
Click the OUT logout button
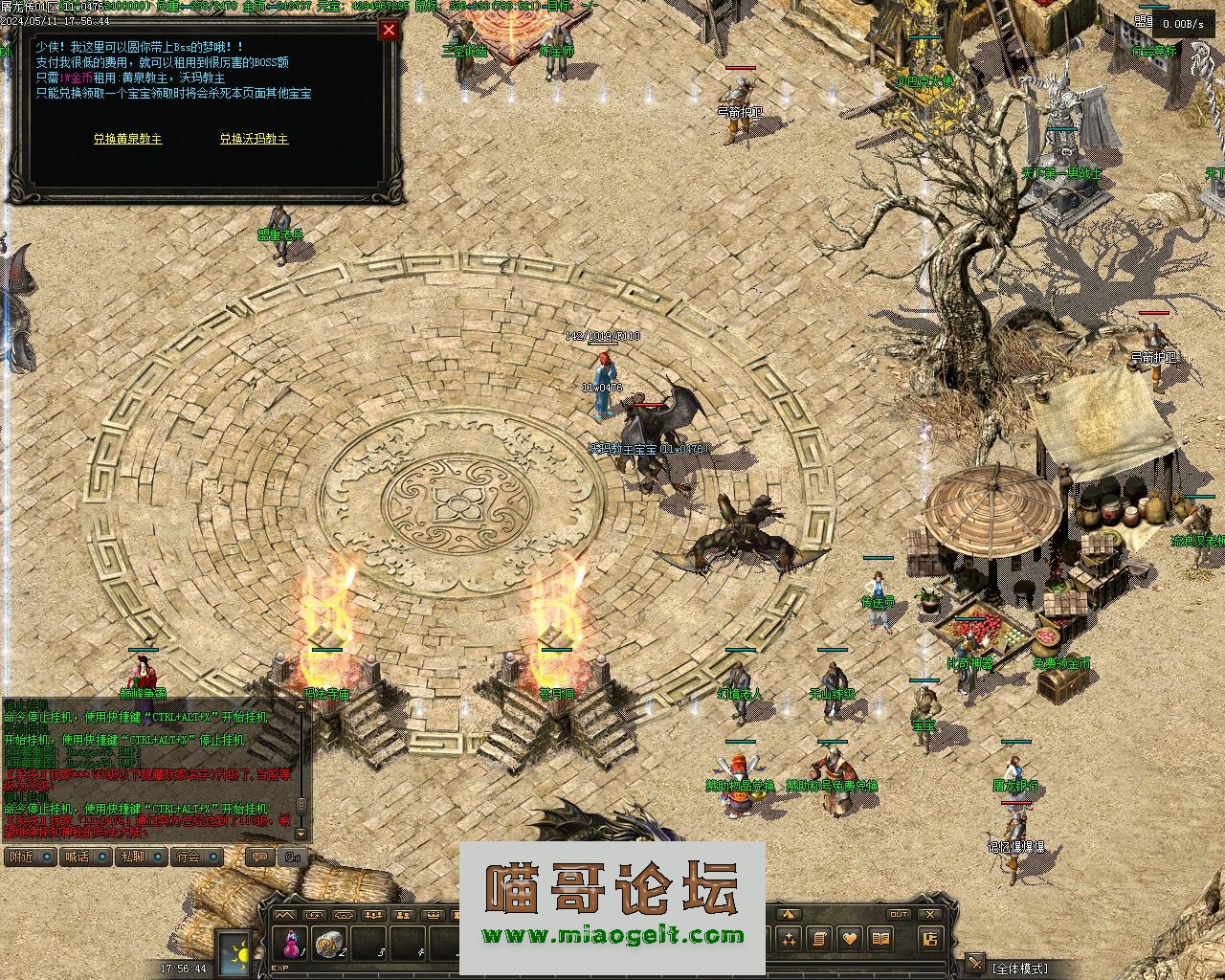pos(898,914)
